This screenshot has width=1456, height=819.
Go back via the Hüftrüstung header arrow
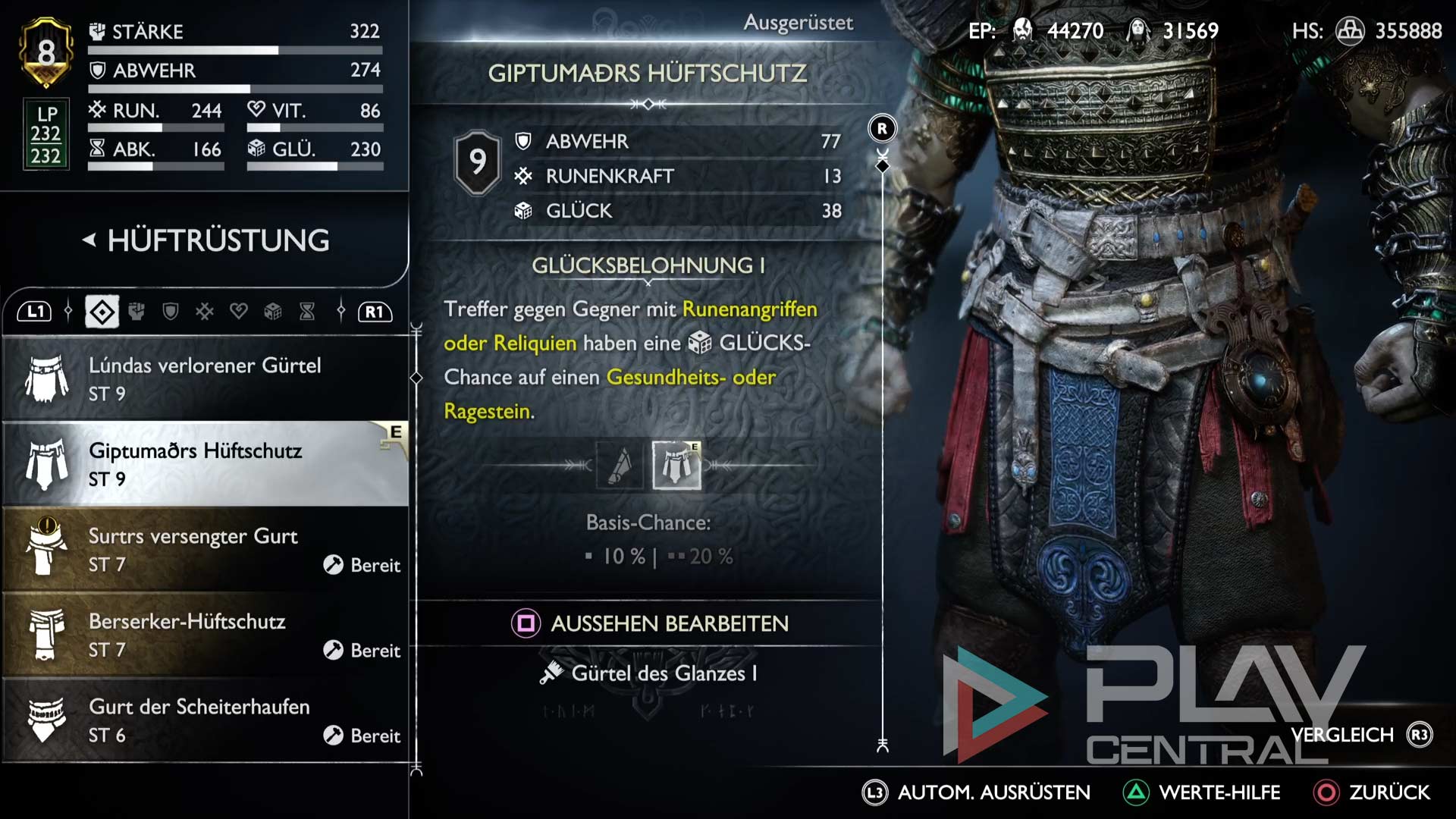(x=89, y=240)
